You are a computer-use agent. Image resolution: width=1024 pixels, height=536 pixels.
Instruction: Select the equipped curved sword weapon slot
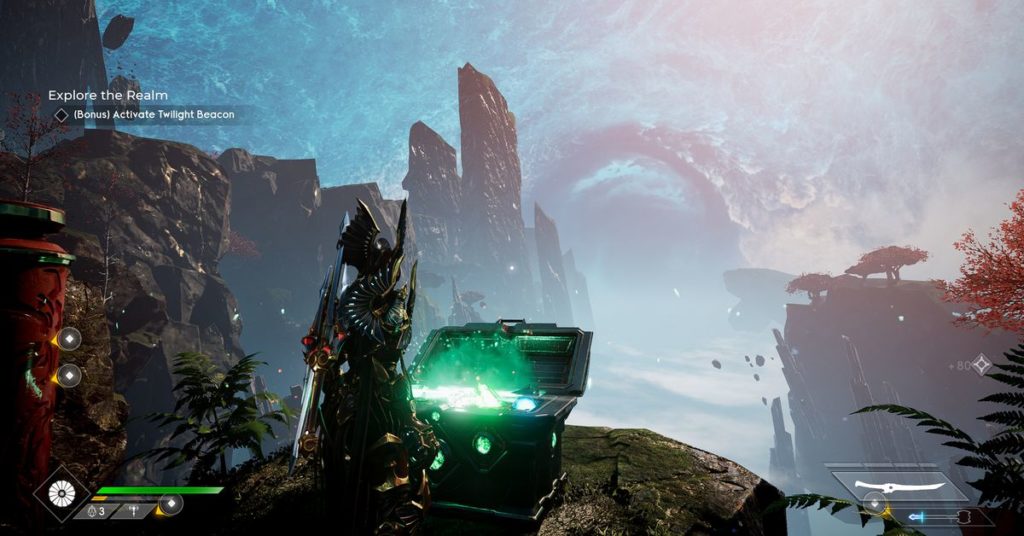coord(900,487)
